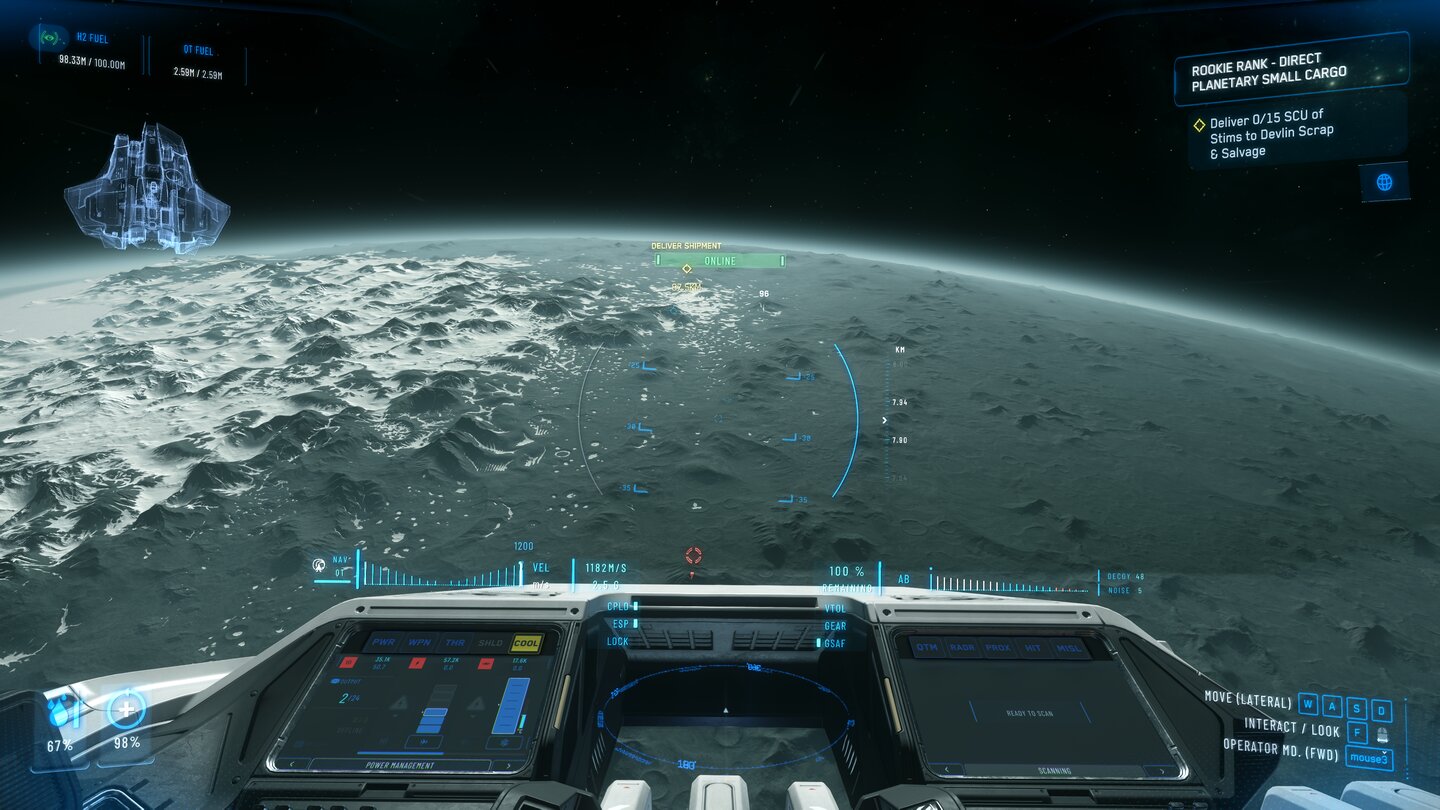Open the globe icon below the mission panel
The height and width of the screenshot is (810, 1440).
coord(1387,182)
